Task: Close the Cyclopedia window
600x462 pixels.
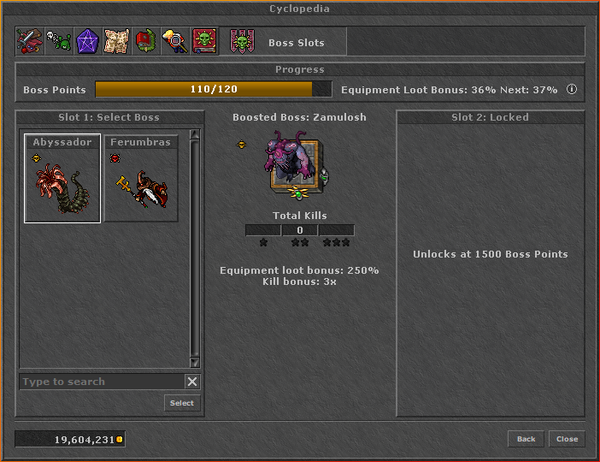Action: (x=567, y=439)
